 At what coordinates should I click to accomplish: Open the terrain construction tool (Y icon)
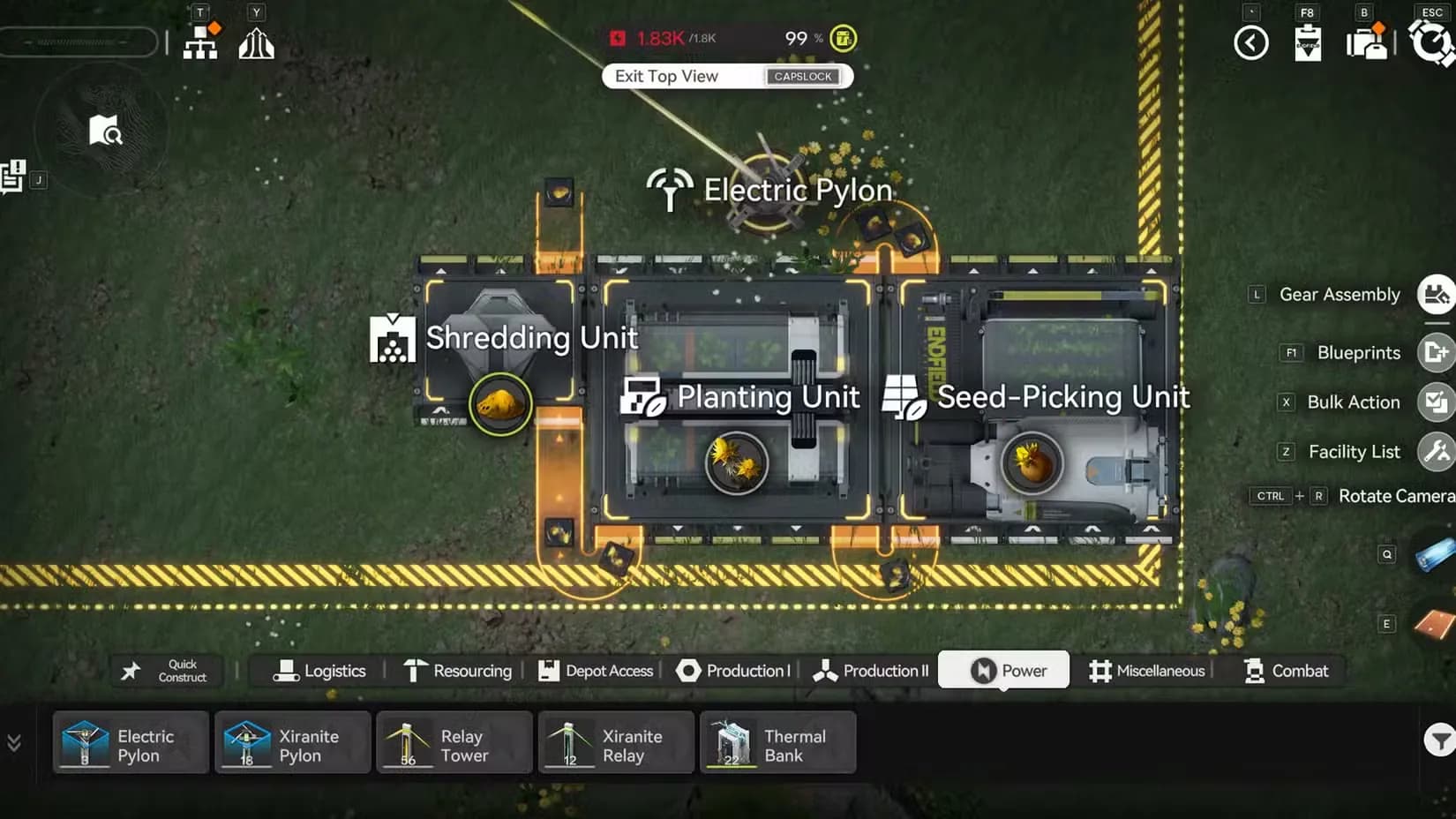tap(256, 41)
